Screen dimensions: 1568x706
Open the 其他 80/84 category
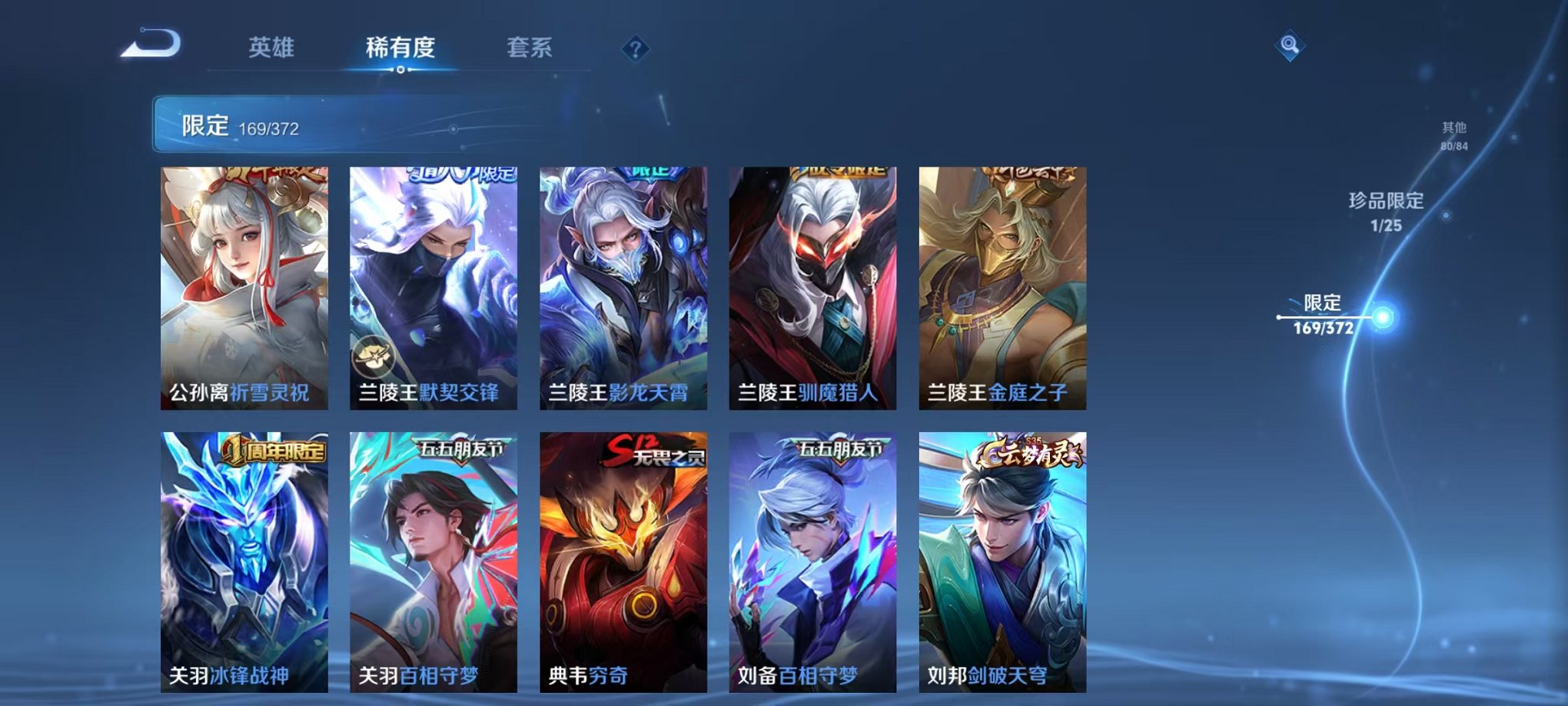tap(1453, 135)
